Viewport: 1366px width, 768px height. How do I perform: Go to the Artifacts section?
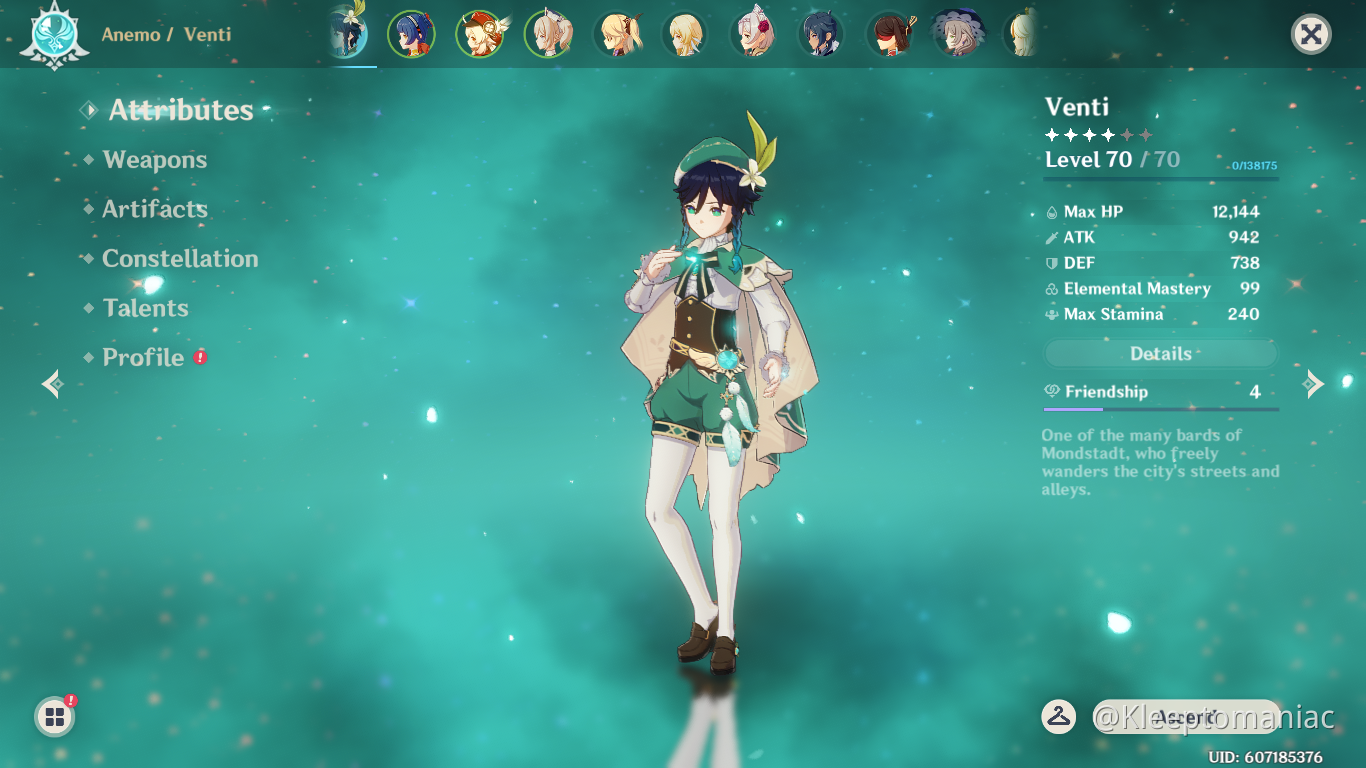155,209
